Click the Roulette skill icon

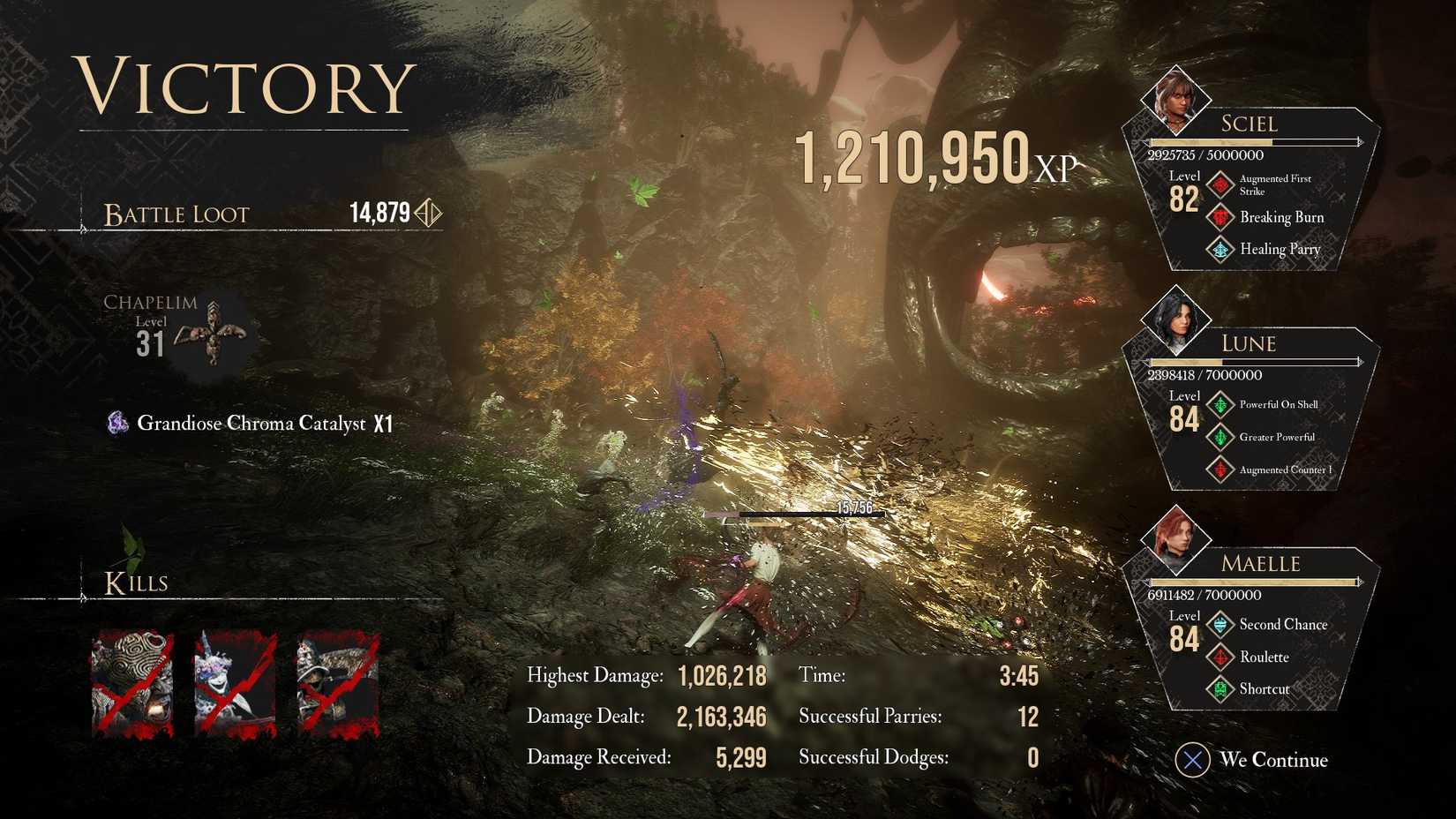coord(1220,657)
